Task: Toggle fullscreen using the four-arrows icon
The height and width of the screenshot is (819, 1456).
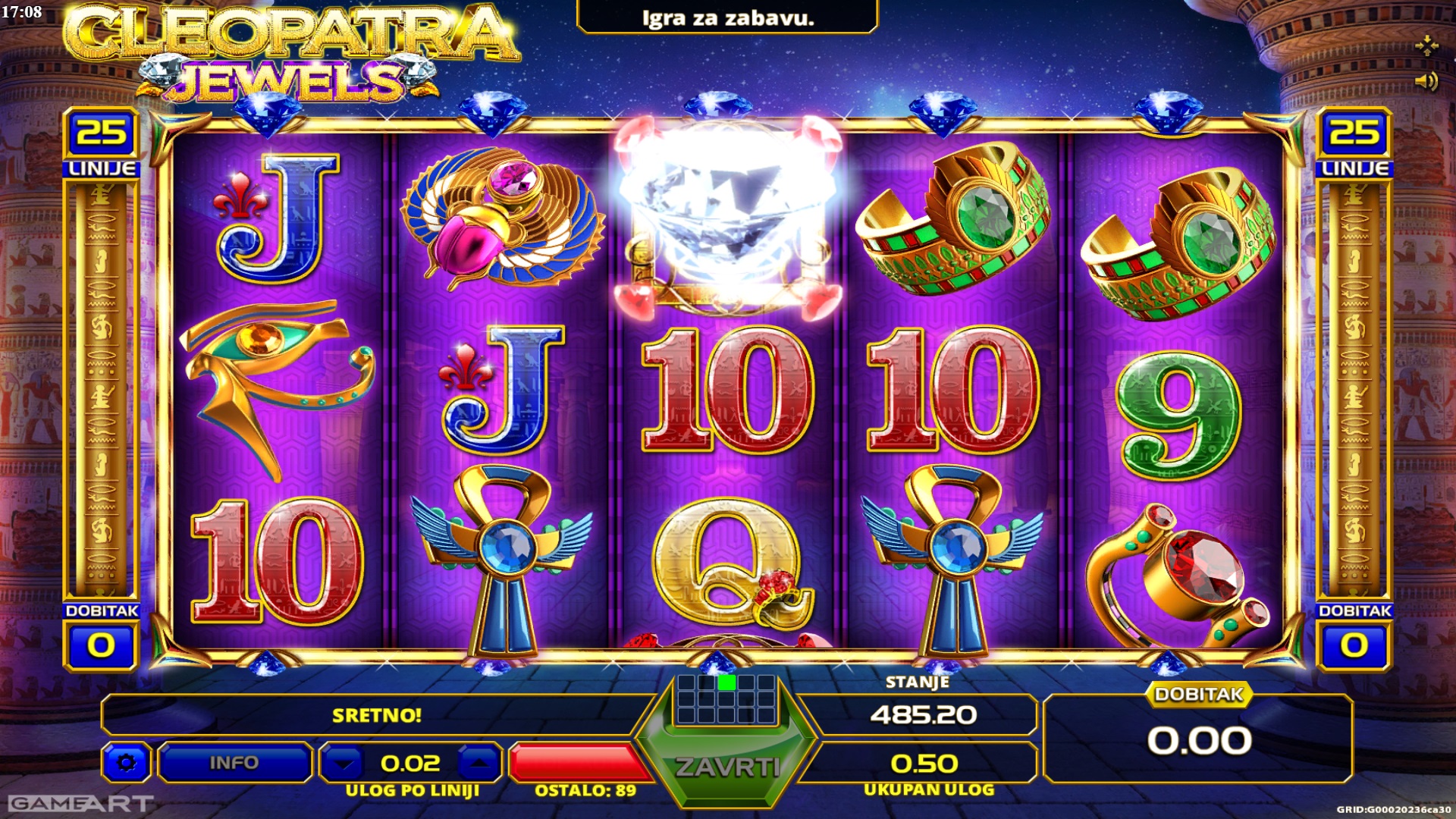Action: tap(1426, 45)
